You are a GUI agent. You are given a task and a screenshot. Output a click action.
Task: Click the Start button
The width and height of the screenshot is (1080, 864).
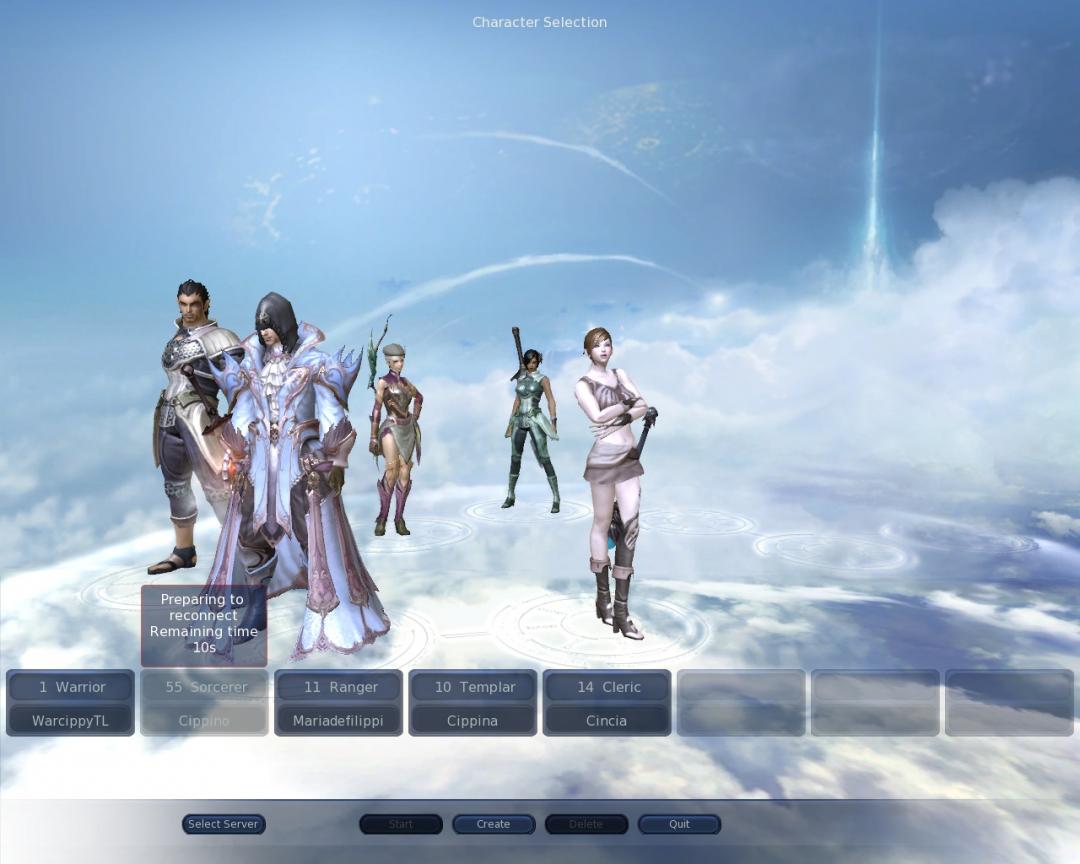click(x=401, y=824)
